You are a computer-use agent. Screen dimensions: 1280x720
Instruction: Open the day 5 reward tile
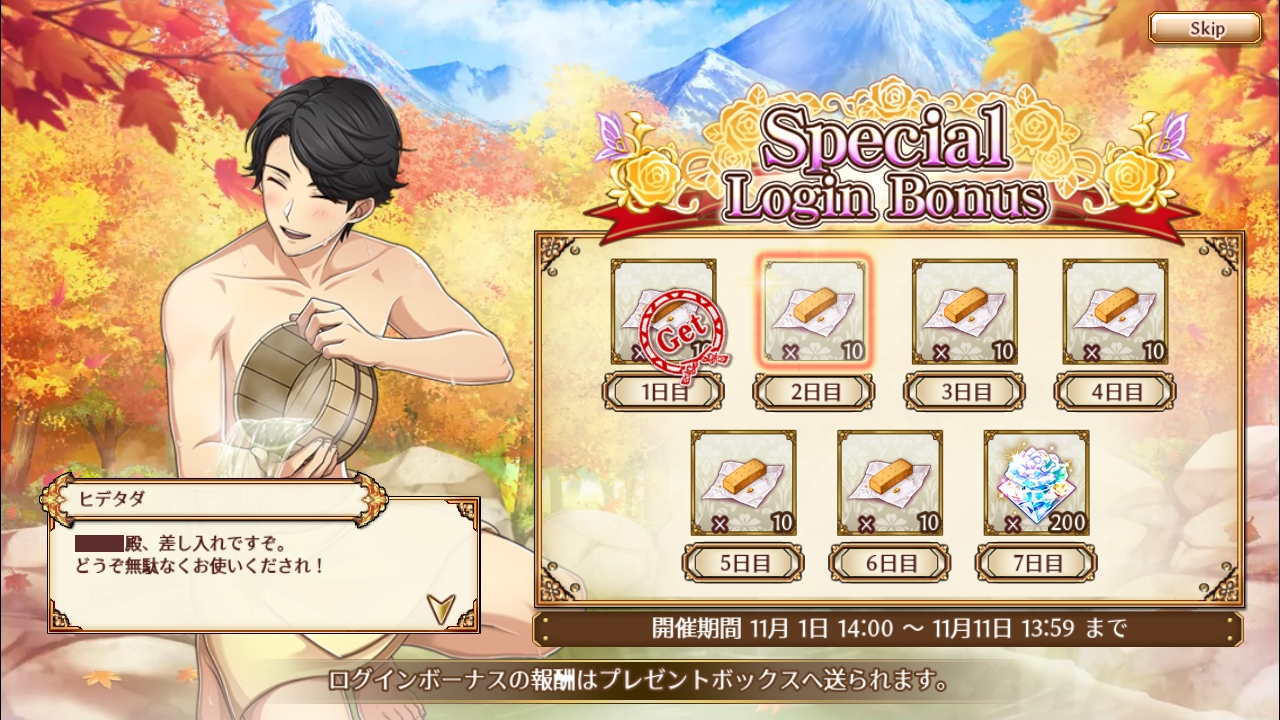coord(744,482)
